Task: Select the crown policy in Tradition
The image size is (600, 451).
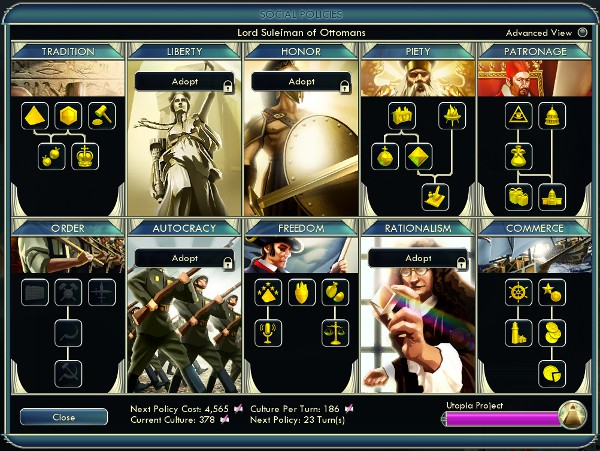Action: [85, 157]
